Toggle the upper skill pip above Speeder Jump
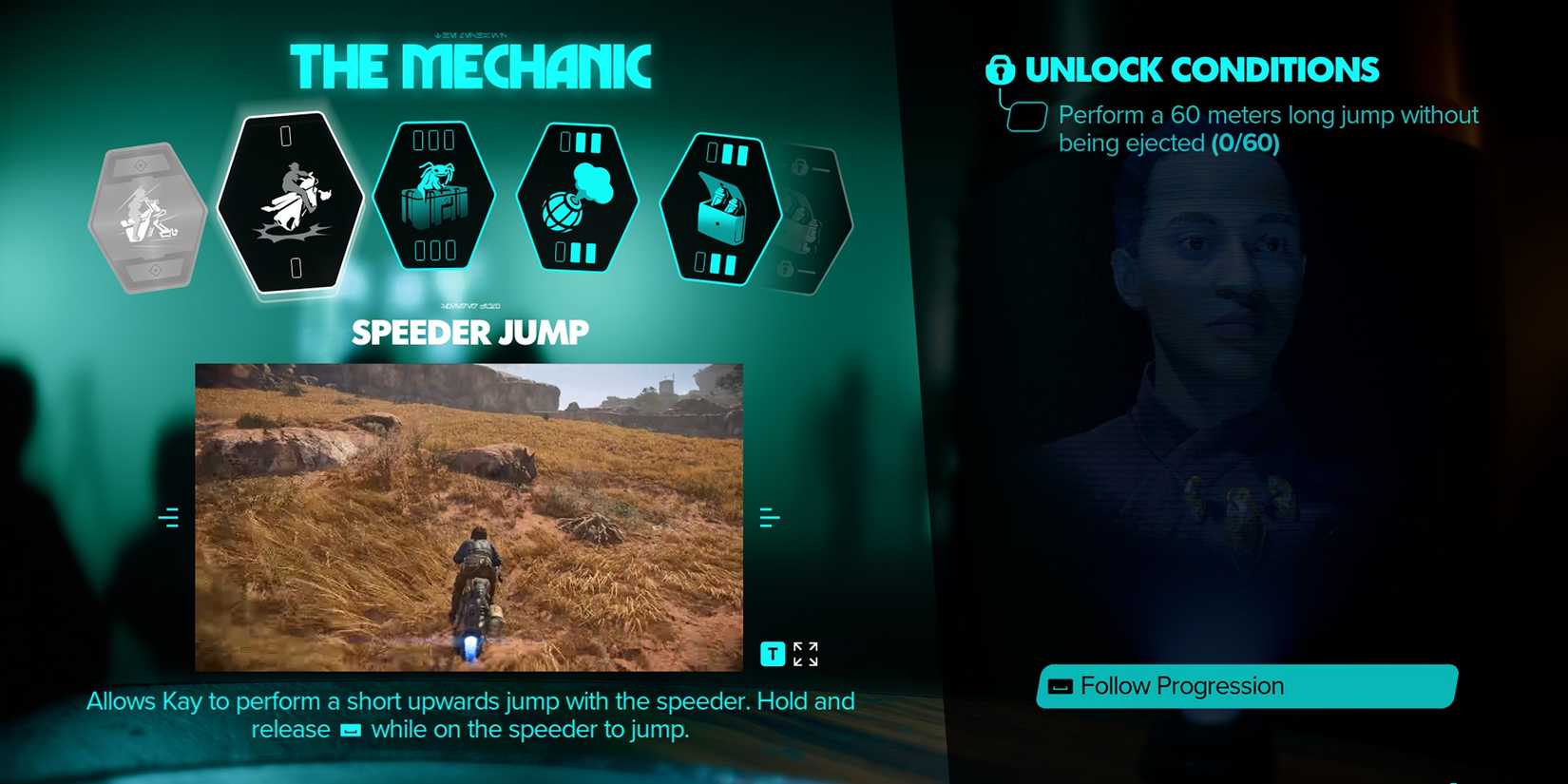The image size is (1568, 784). (288, 136)
